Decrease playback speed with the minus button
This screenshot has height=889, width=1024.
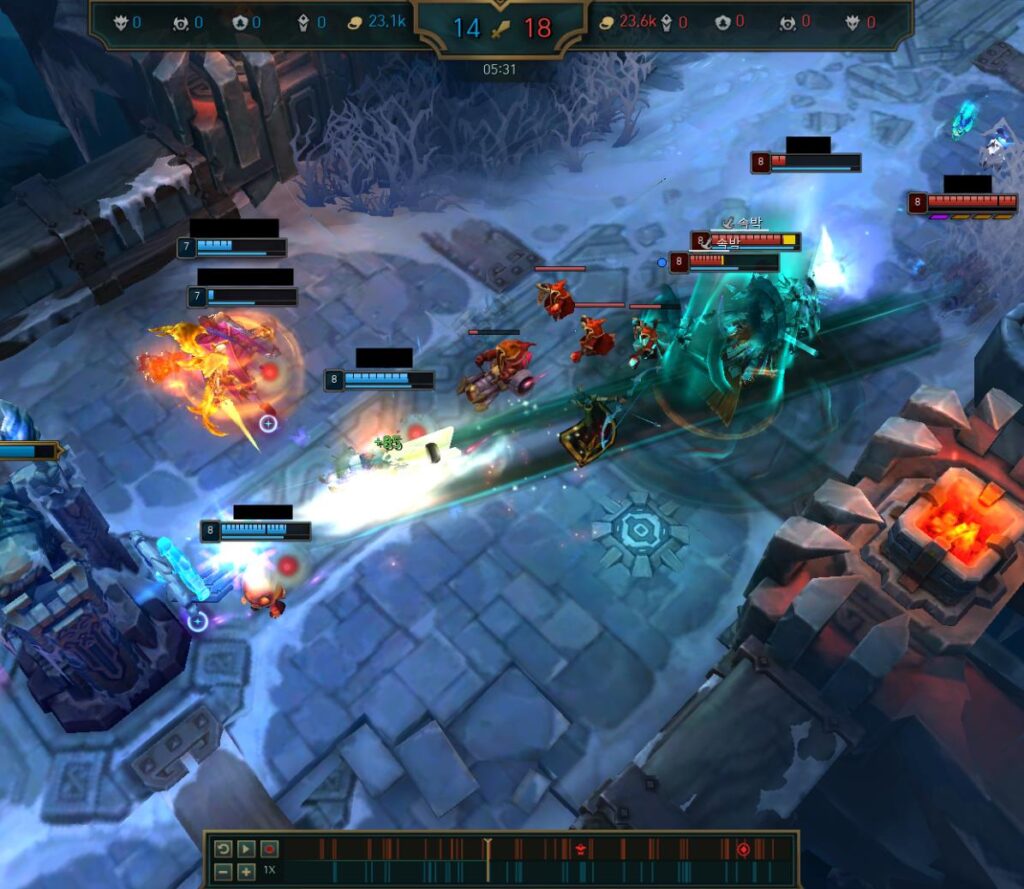click(223, 871)
